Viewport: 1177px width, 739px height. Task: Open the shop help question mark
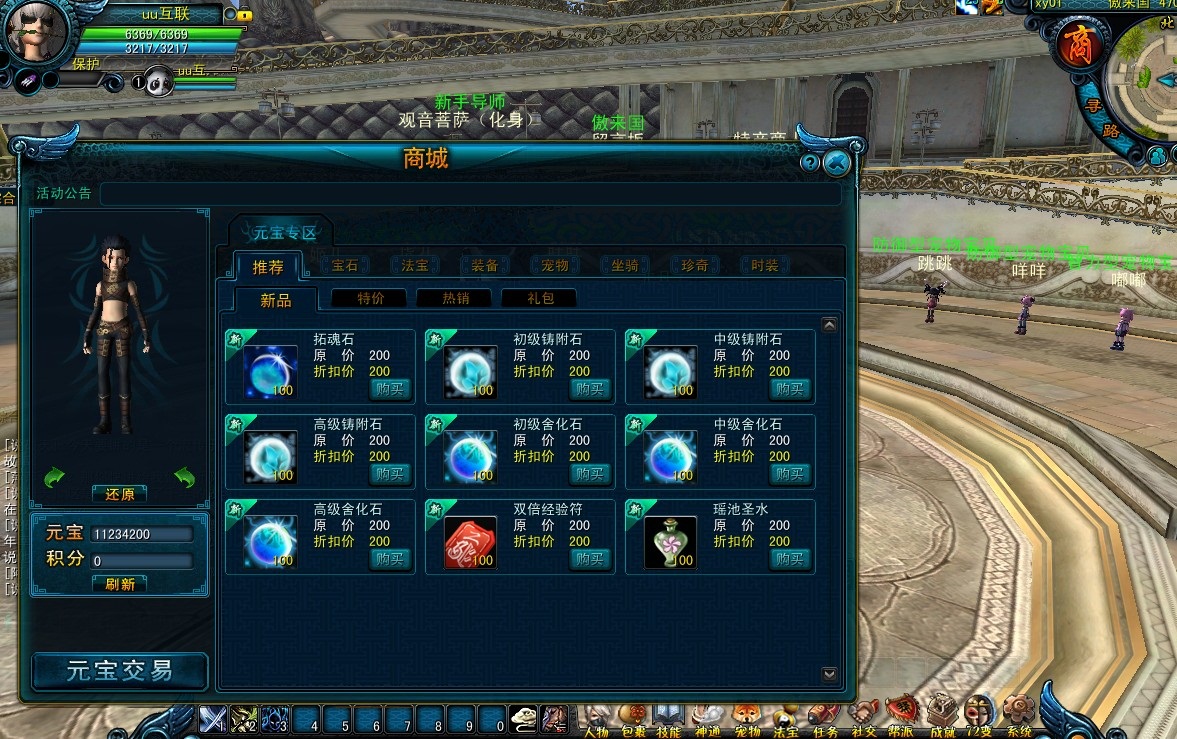click(810, 163)
